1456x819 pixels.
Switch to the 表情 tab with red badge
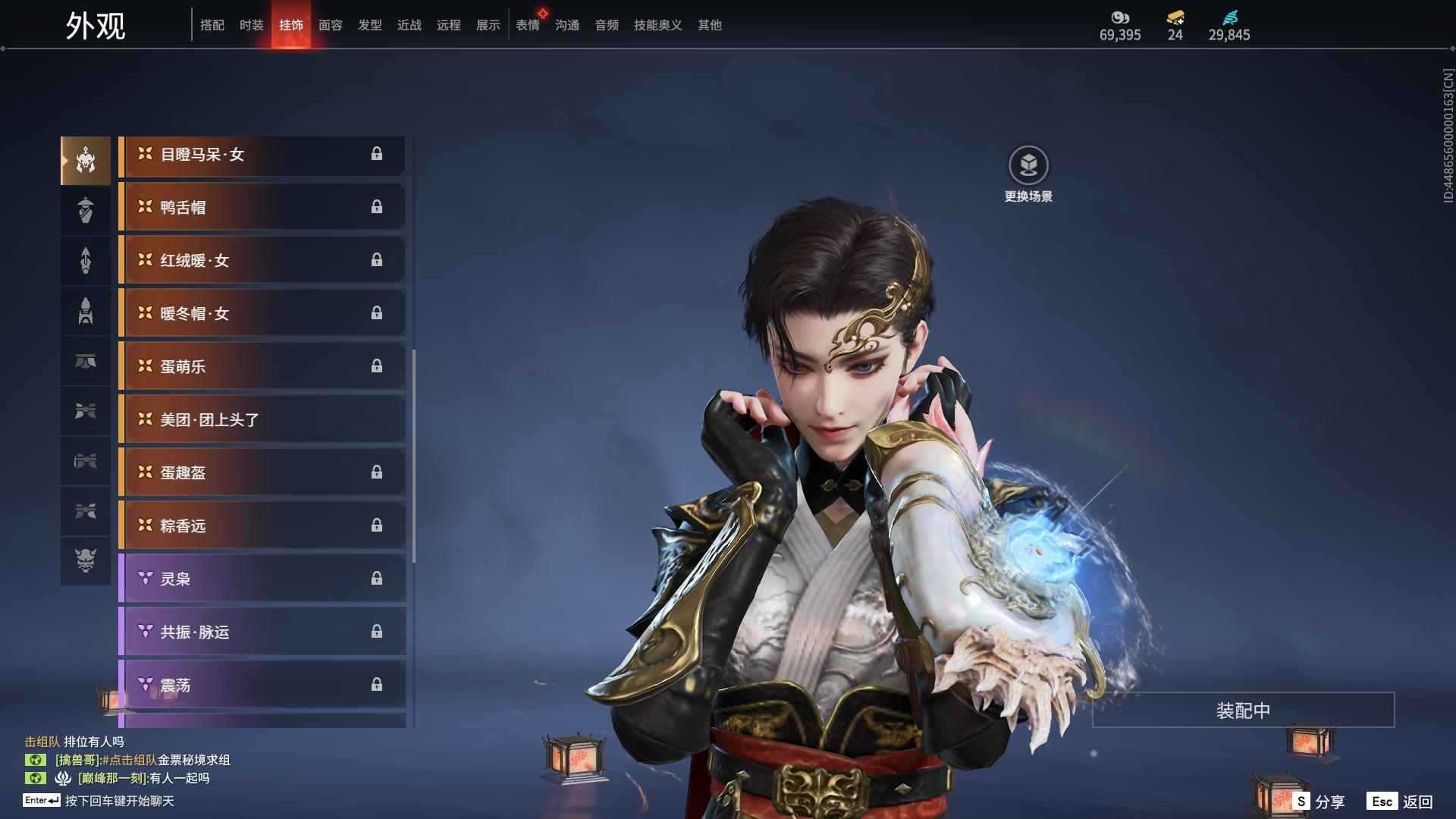(528, 25)
